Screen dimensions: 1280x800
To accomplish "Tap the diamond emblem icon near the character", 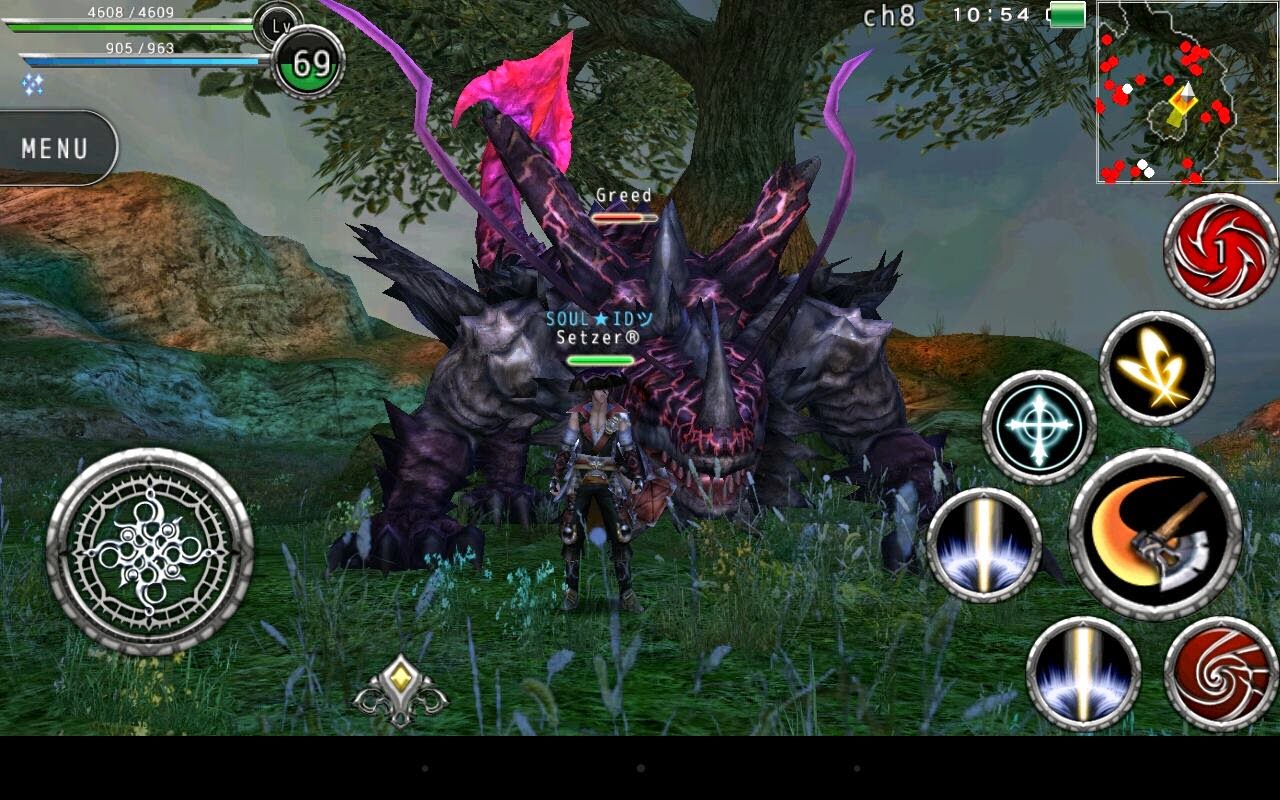I will pos(403,690).
